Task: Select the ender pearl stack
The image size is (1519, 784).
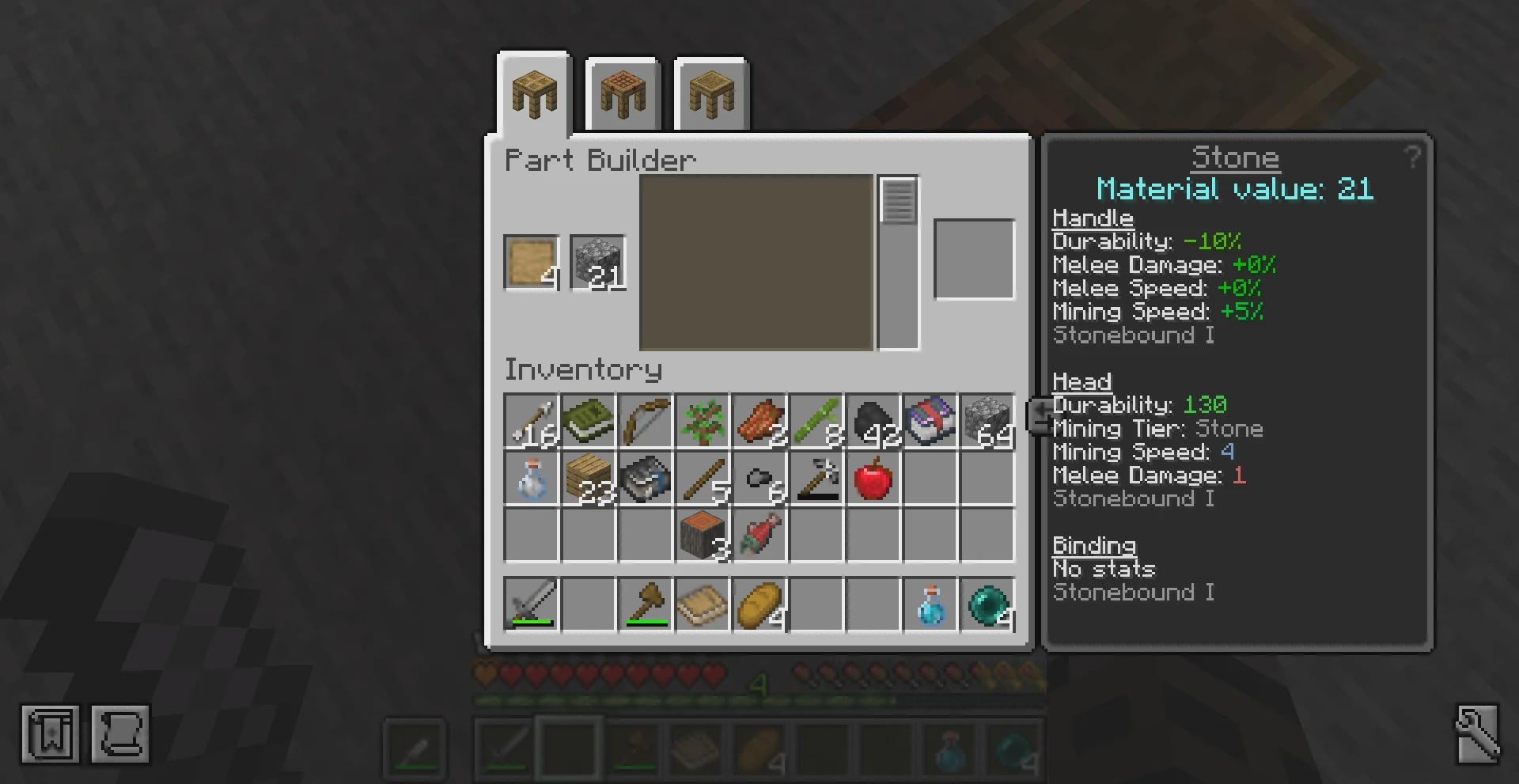Action: [987, 605]
